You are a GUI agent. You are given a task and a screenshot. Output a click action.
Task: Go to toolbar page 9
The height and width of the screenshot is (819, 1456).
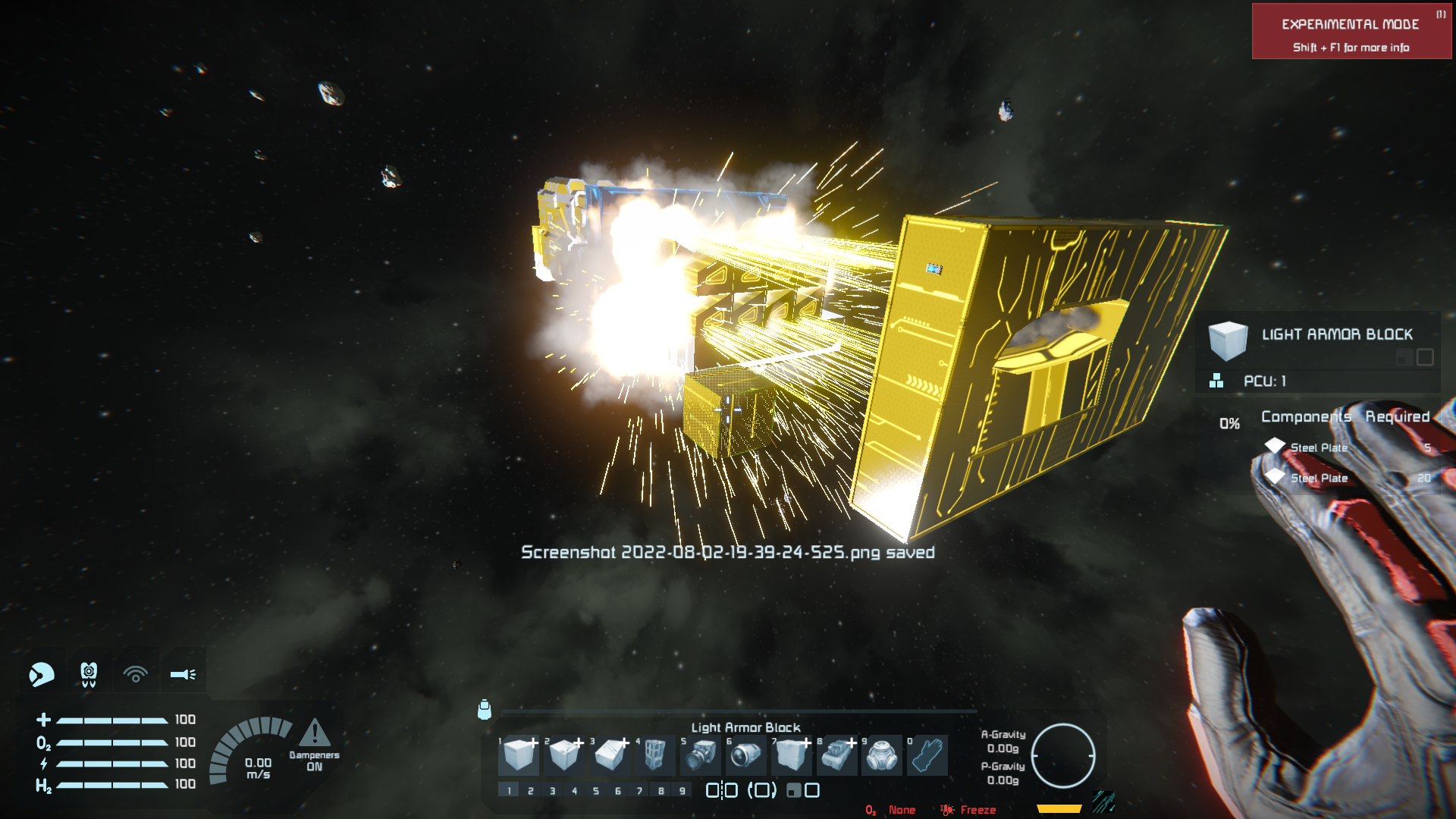click(x=682, y=791)
